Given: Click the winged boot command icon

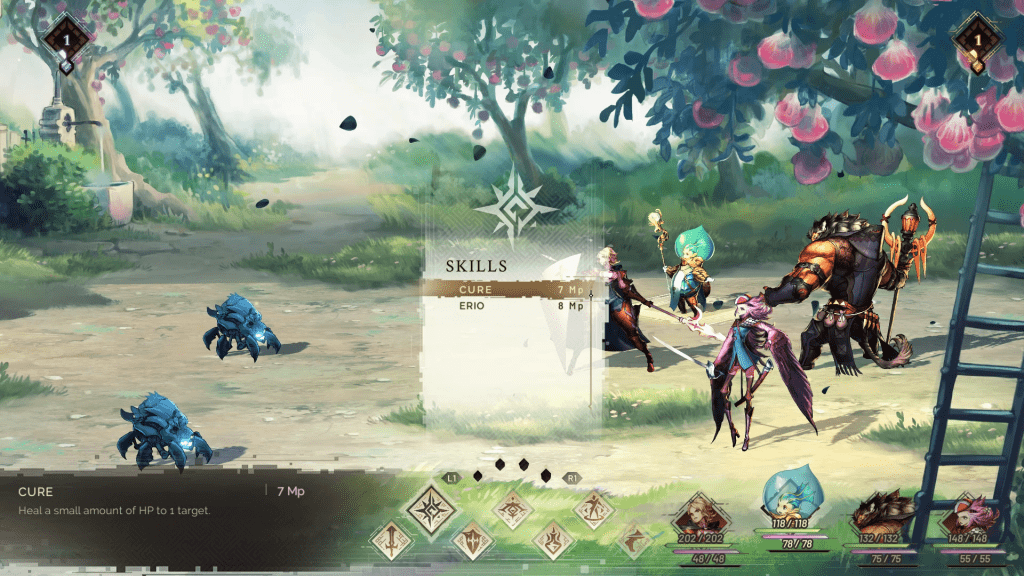Looking at the screenshot, I should 634,541.
